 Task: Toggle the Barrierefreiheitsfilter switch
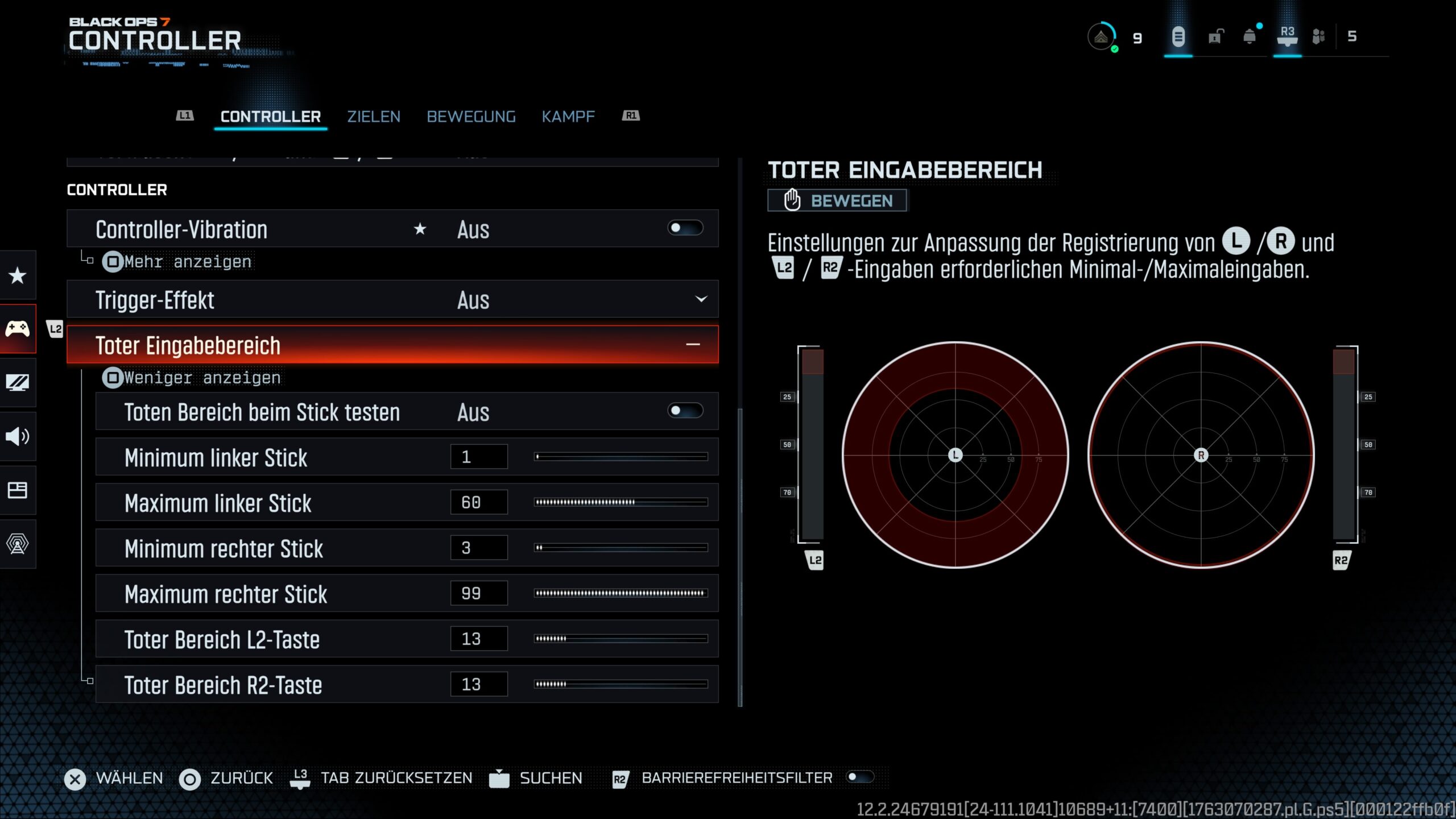point(859,777)
